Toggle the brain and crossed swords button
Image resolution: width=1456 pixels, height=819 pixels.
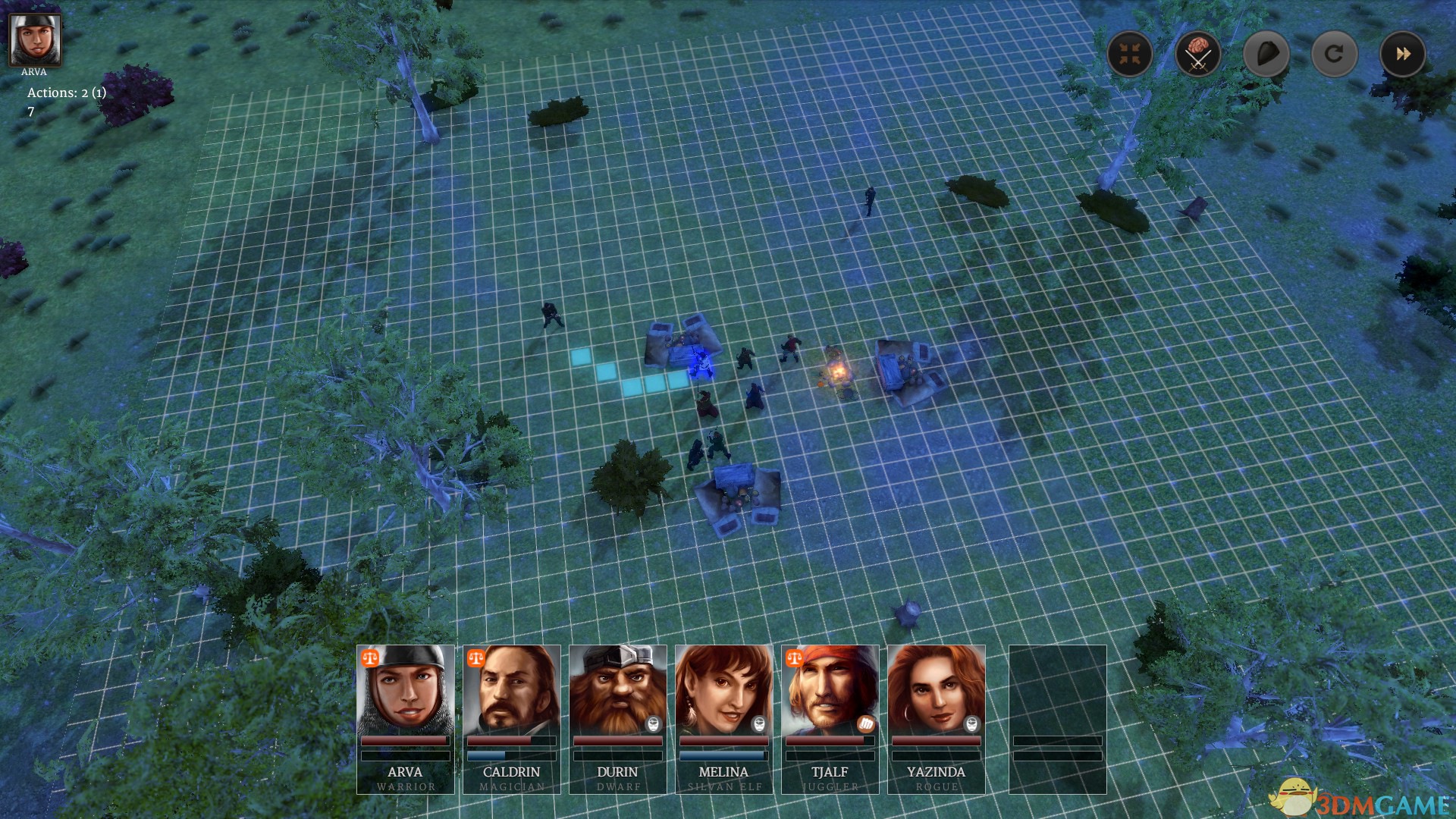tap(1197, 54)
